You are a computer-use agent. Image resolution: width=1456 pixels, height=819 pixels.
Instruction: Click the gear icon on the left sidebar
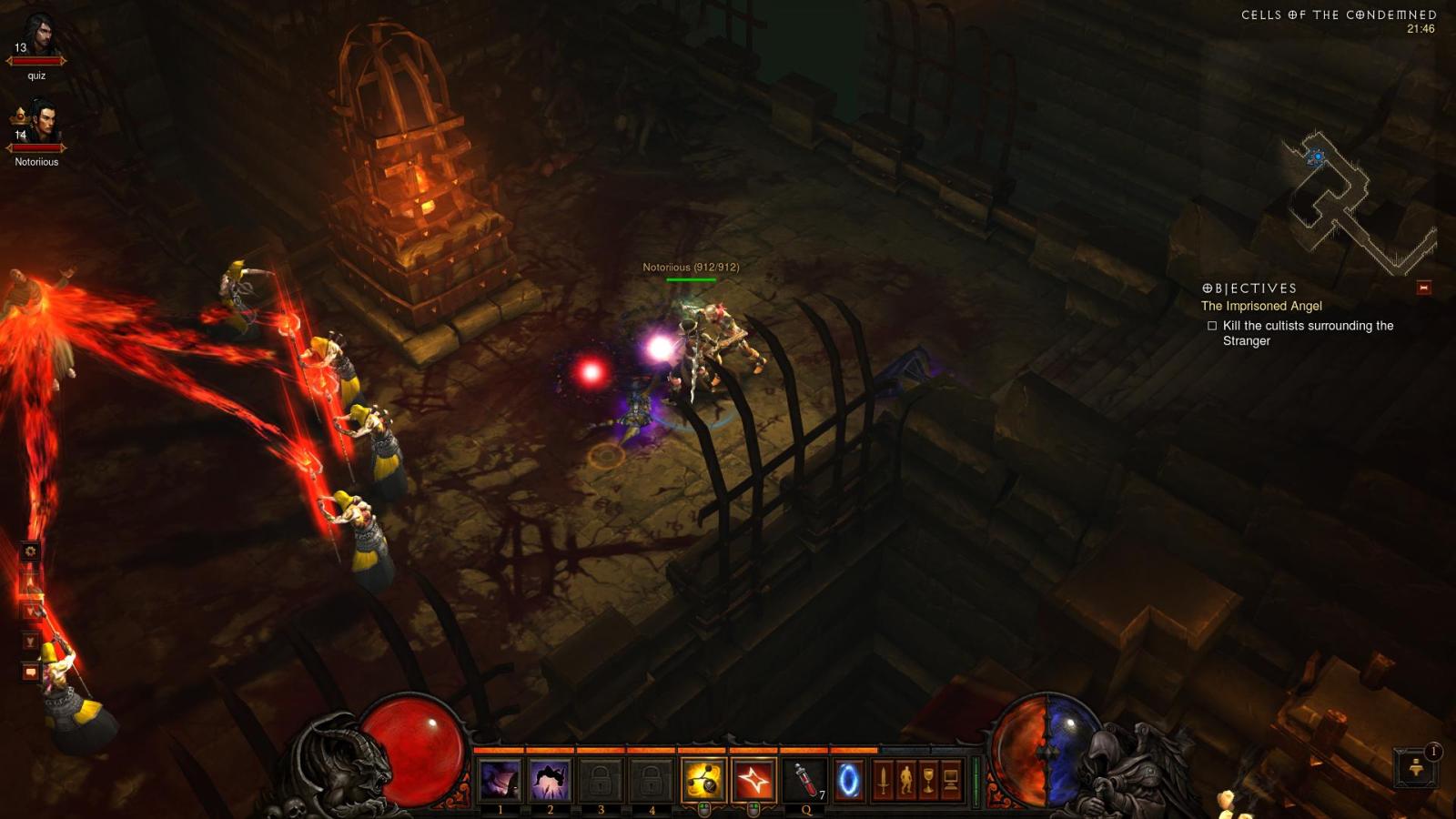pyautogui.click(x=30, y=551)
